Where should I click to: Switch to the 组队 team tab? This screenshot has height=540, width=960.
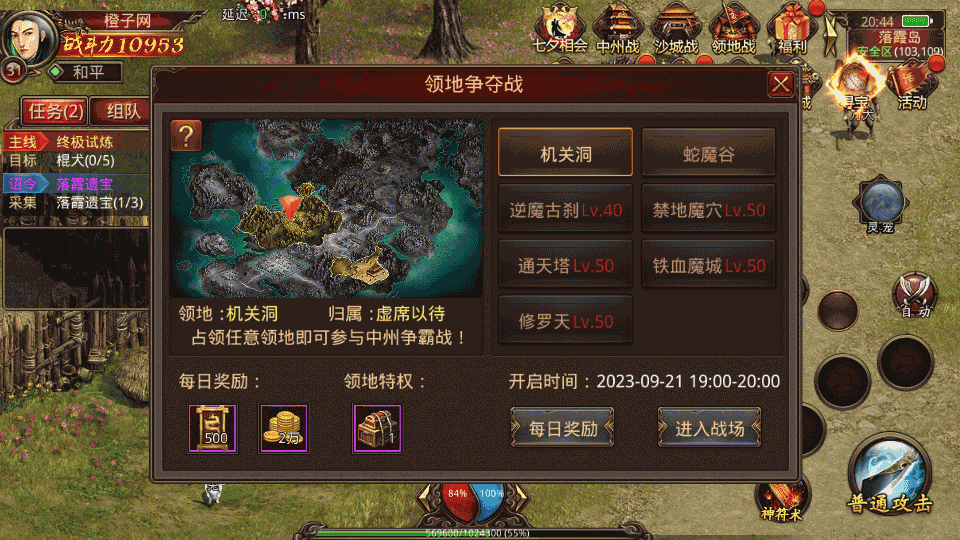click(x=122, y=111)
